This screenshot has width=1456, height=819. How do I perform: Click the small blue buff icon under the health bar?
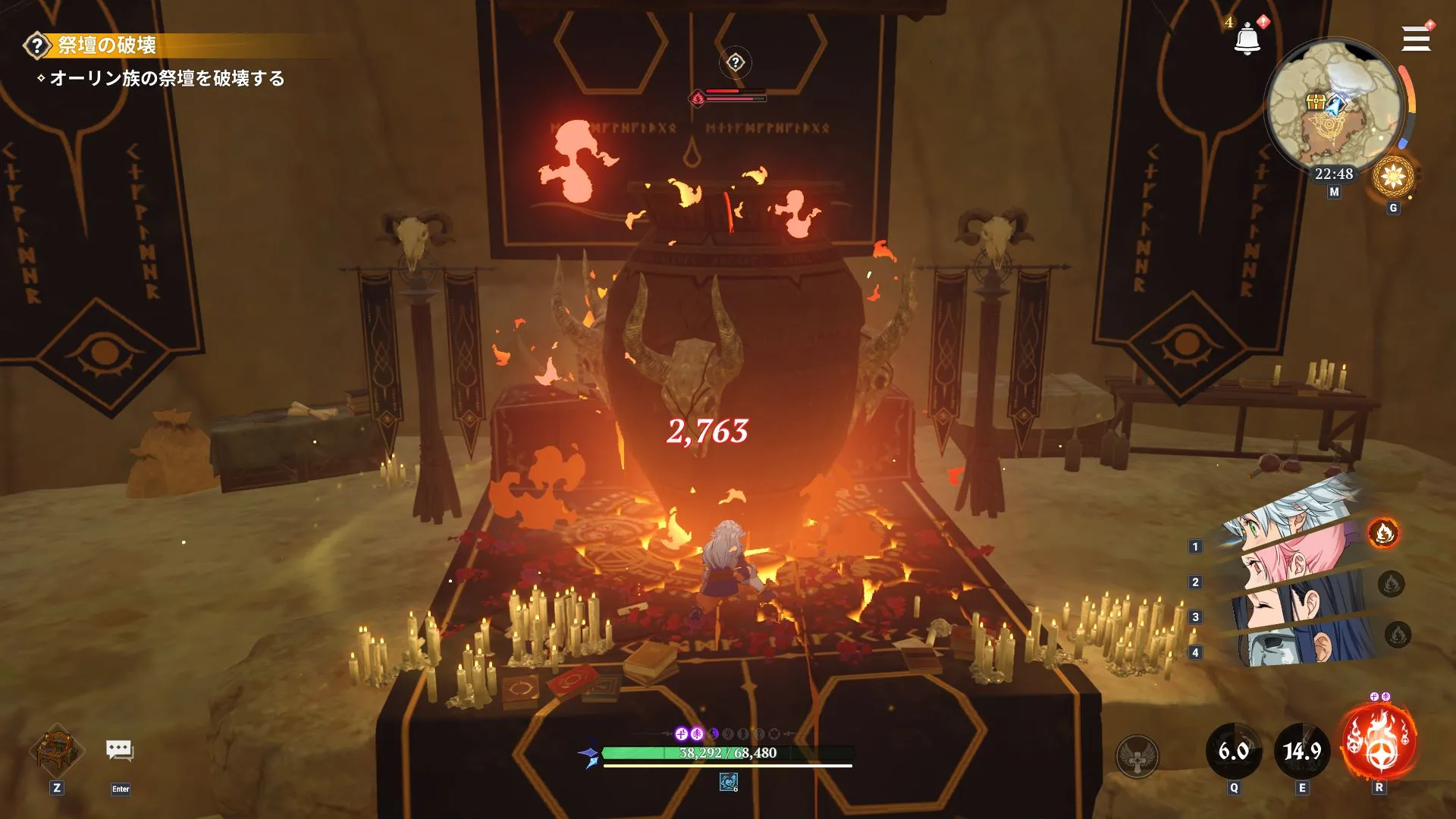point(729,782)
